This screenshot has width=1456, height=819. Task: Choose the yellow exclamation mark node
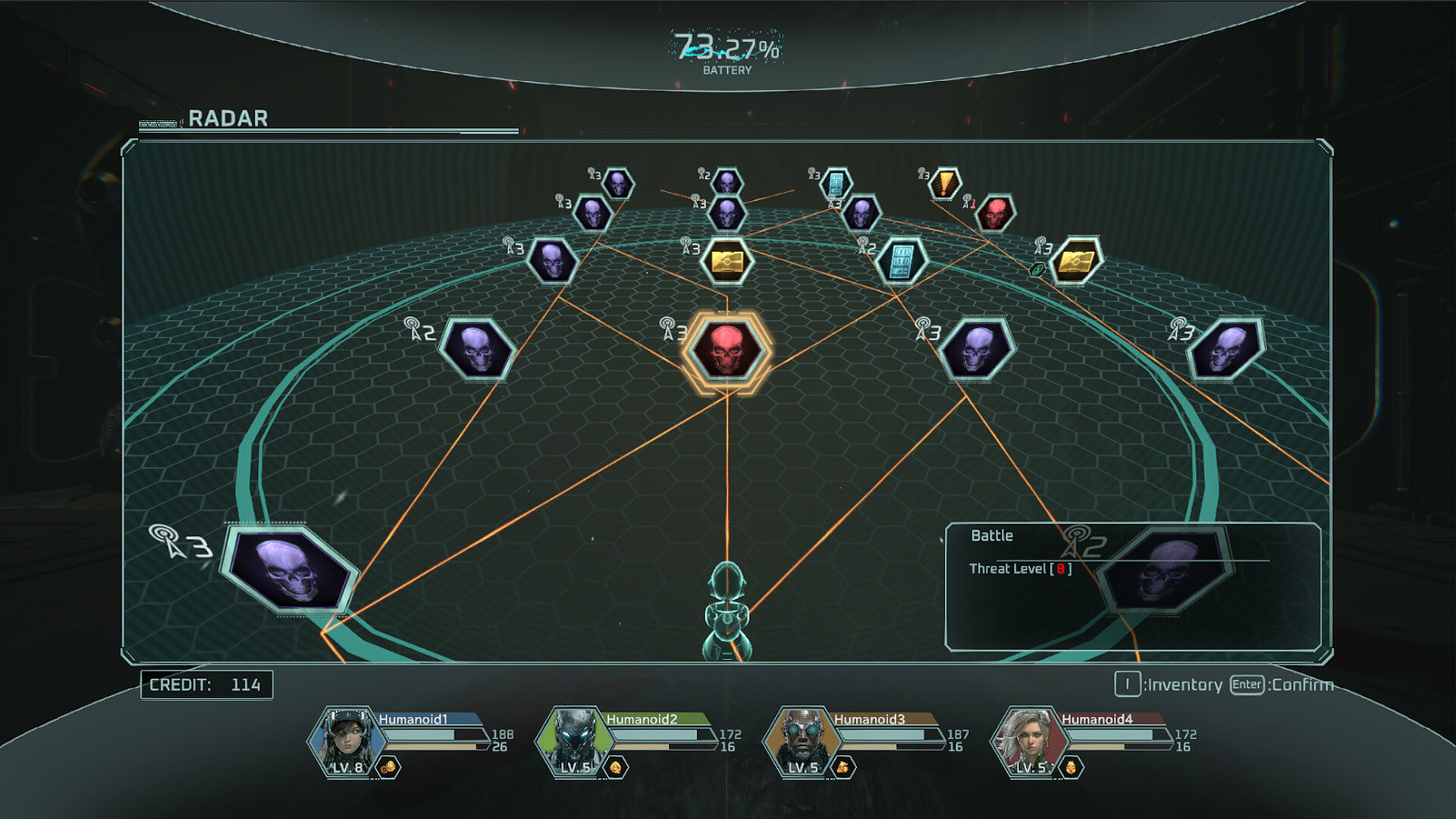point(945,184)
